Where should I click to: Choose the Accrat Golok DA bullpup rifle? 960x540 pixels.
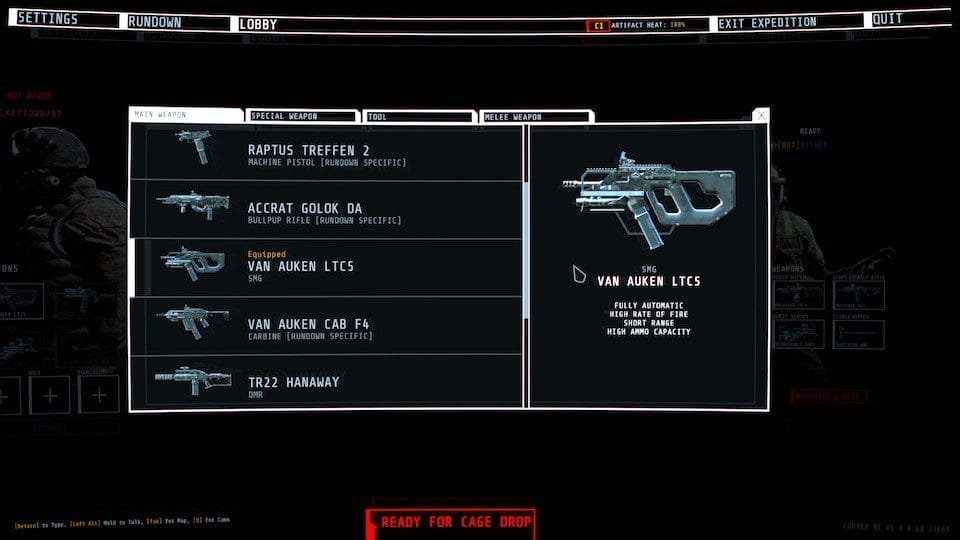(x=326, y=211)
